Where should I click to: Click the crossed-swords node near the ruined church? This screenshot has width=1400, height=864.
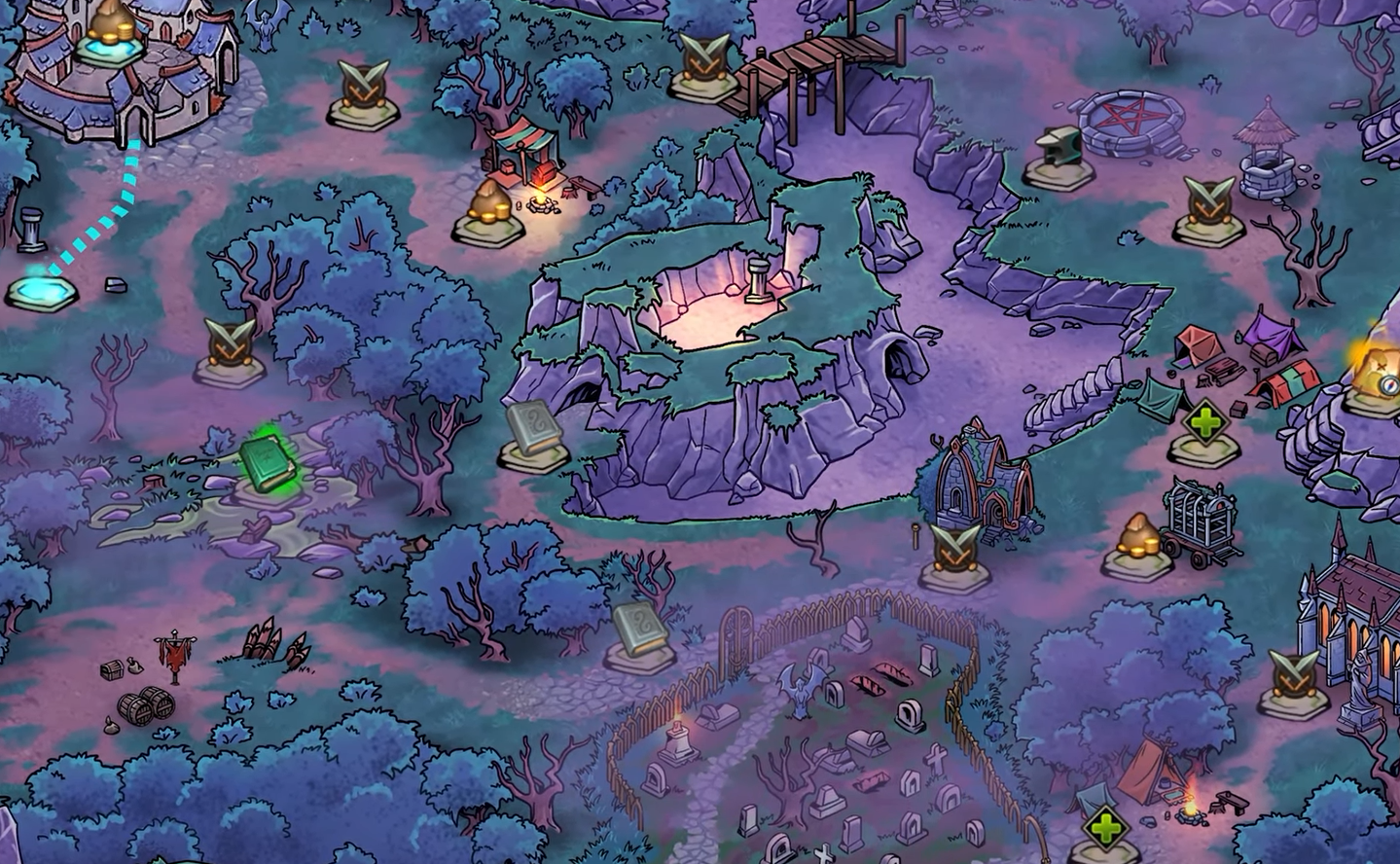pos(956,550)
